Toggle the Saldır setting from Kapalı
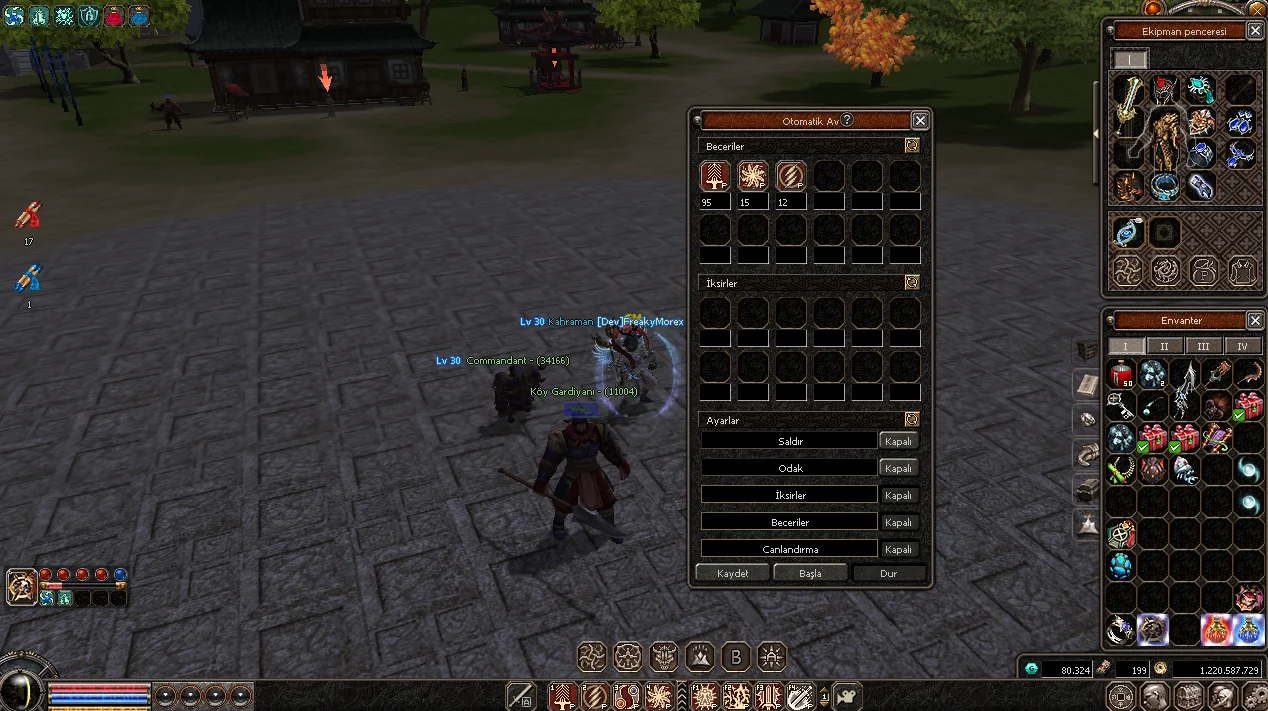This screenshot has height=711, width=1268. [x=898, y=441]
